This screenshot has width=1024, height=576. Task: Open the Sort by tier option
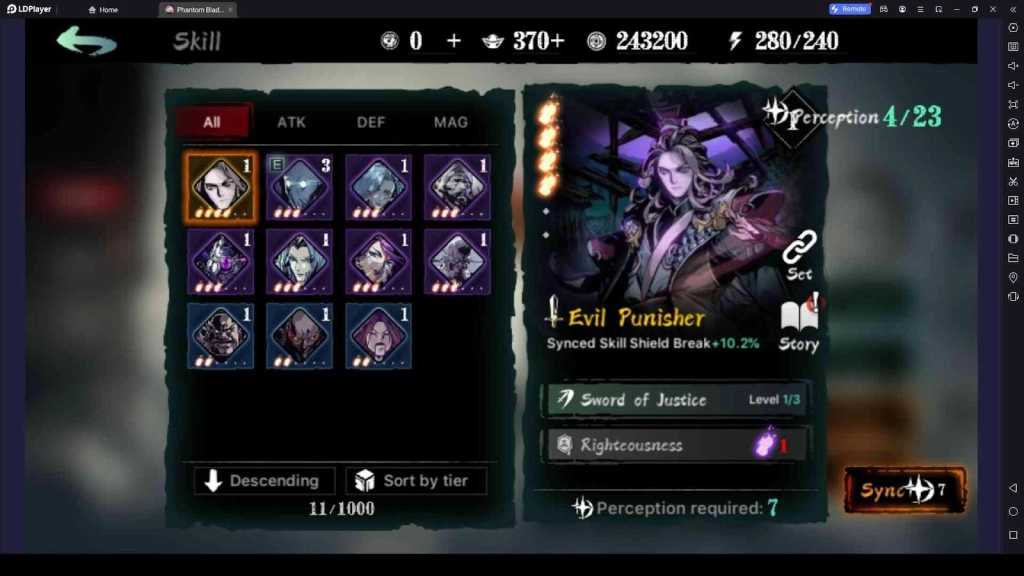416,481
